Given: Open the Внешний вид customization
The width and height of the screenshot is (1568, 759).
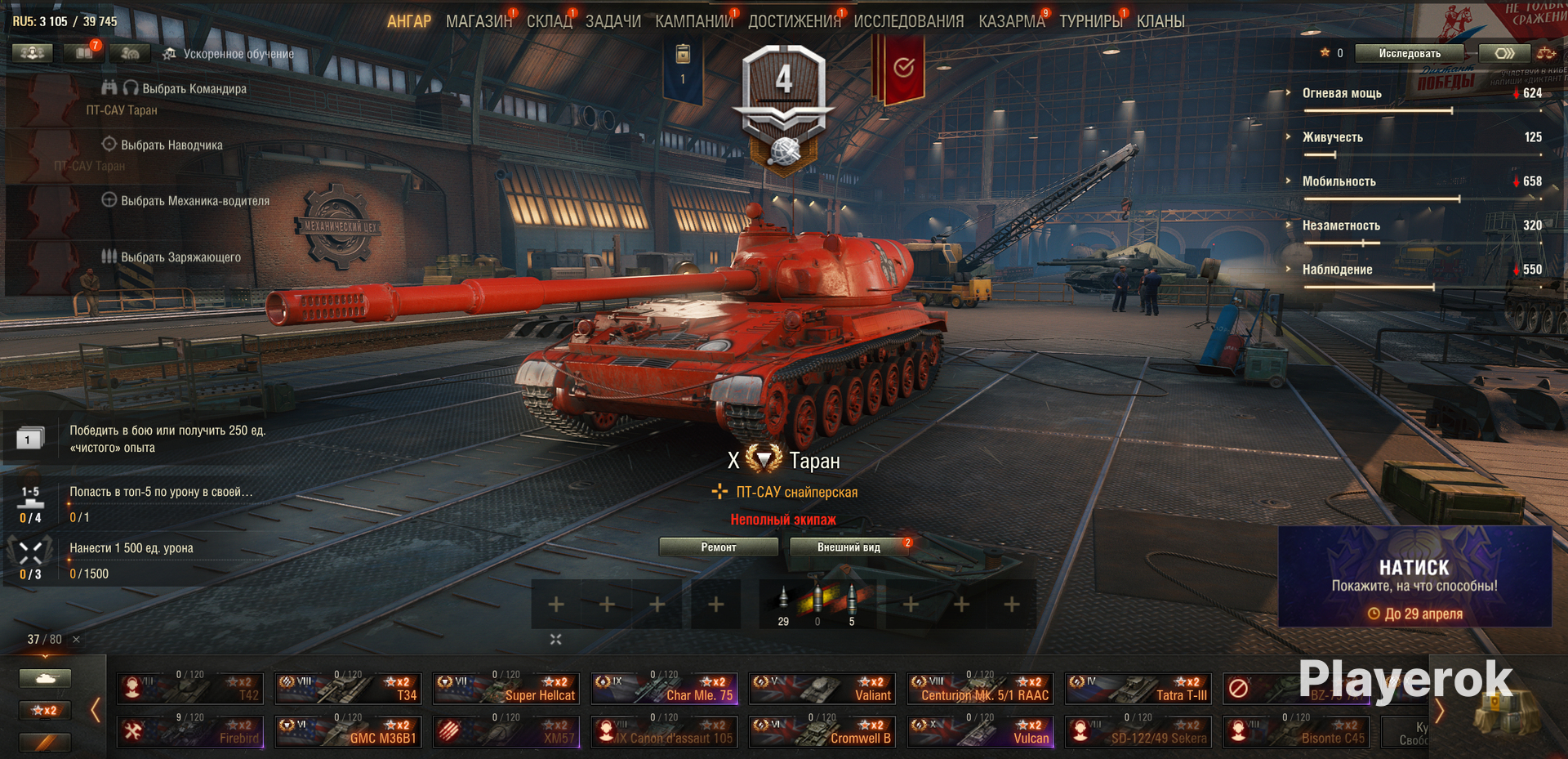Looking at the screenshot, I should point(849,547).
